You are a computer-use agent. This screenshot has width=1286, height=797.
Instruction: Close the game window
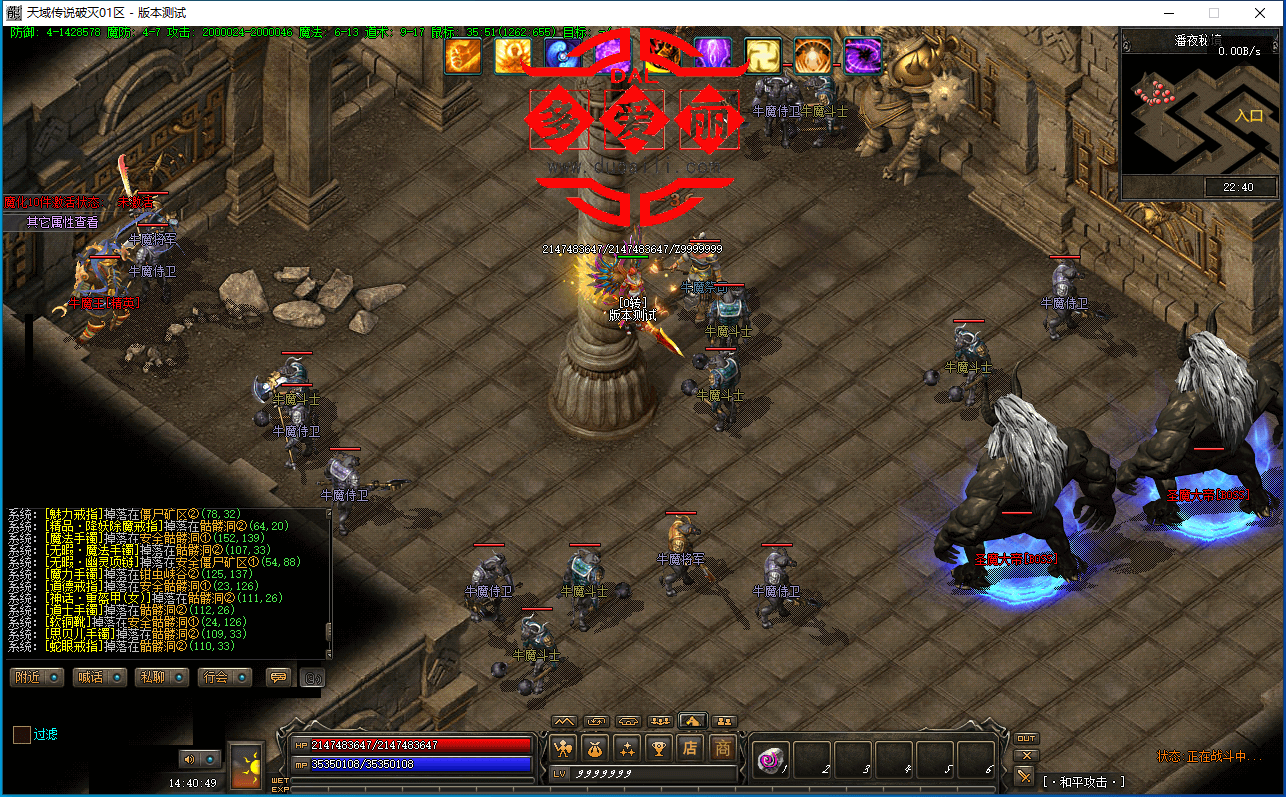coord(1260,13)
